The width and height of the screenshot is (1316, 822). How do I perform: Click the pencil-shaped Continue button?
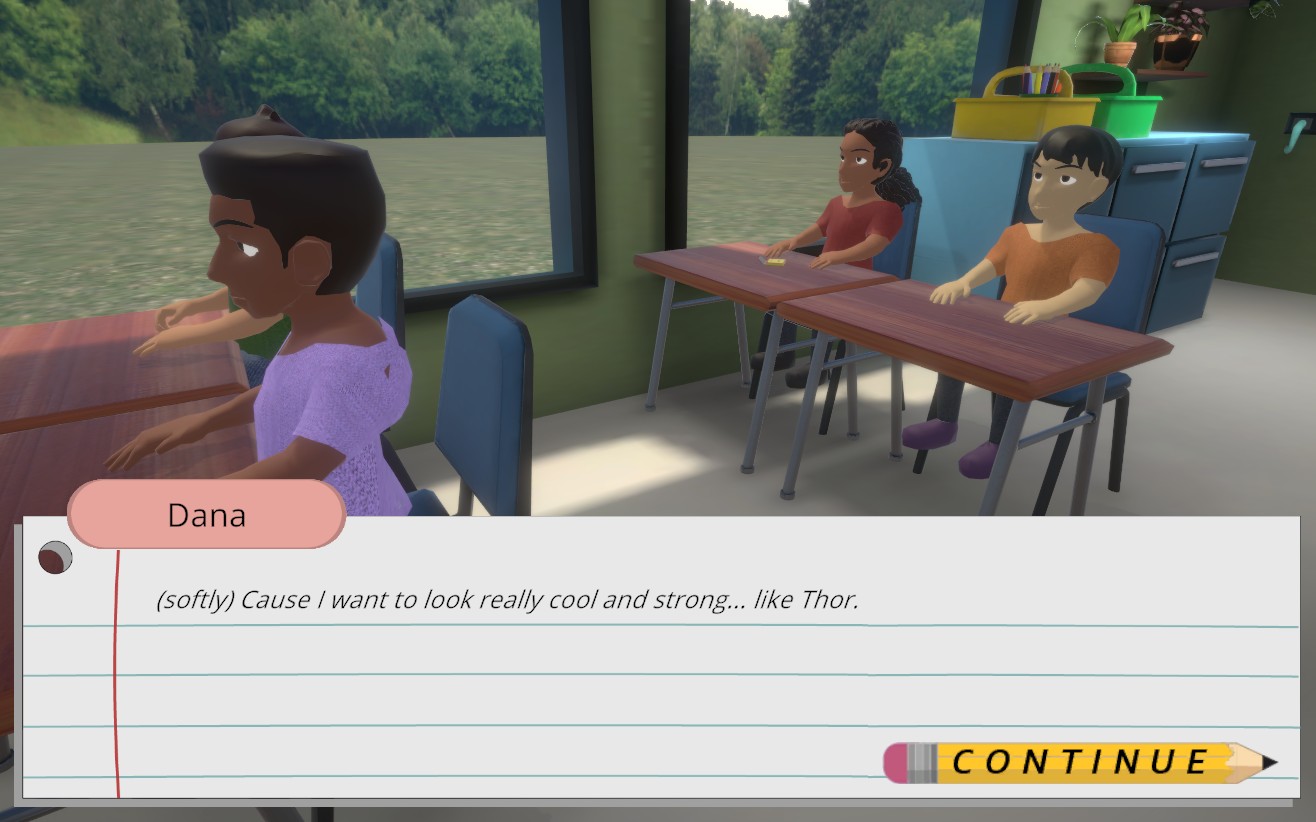point(1078,762)
